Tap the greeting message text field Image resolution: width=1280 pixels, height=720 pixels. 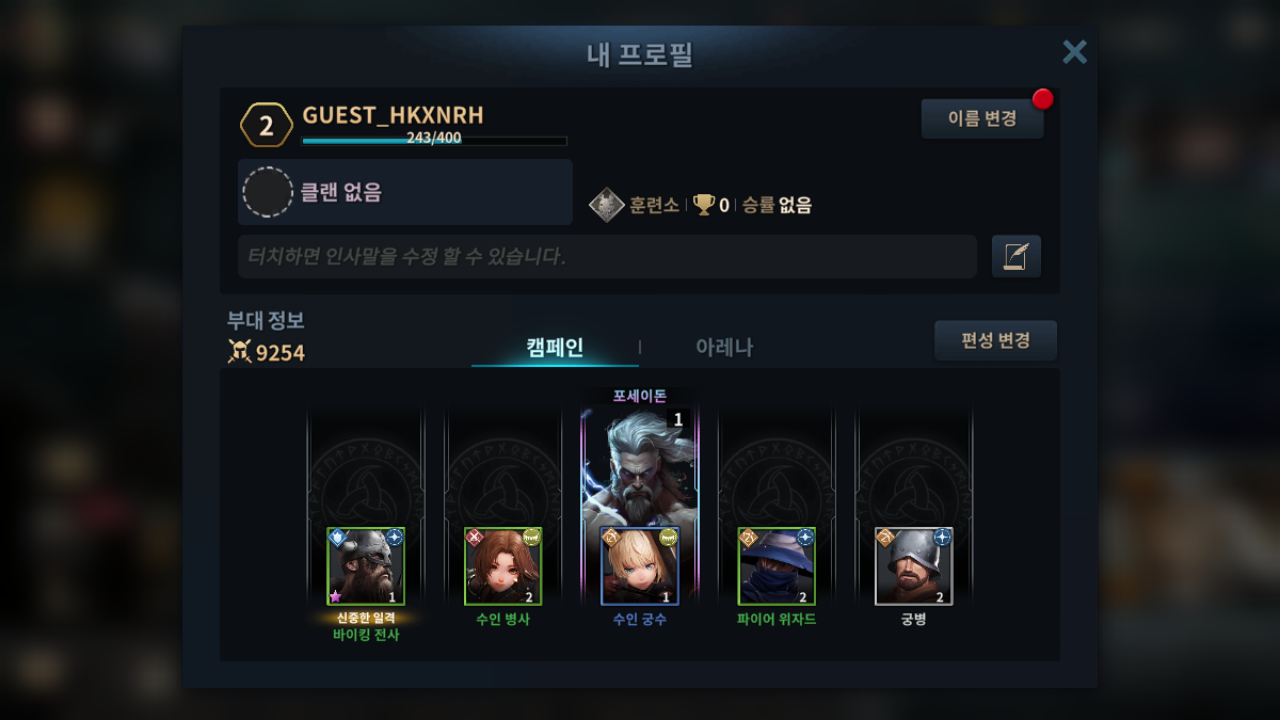607,257
